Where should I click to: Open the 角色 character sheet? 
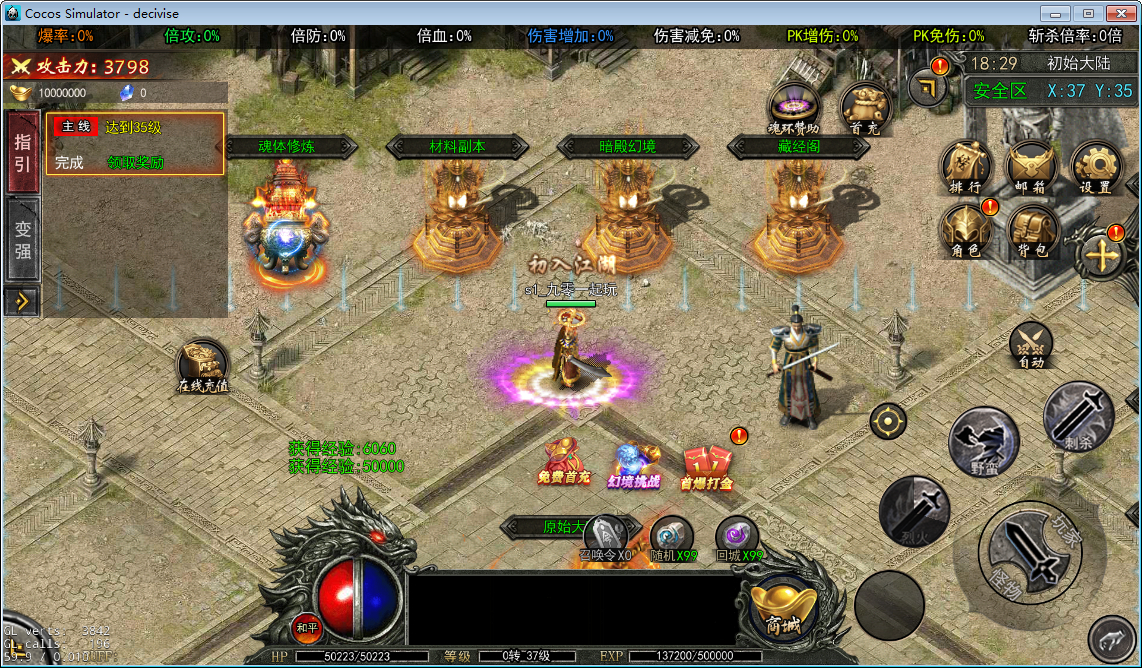(965, 230)
